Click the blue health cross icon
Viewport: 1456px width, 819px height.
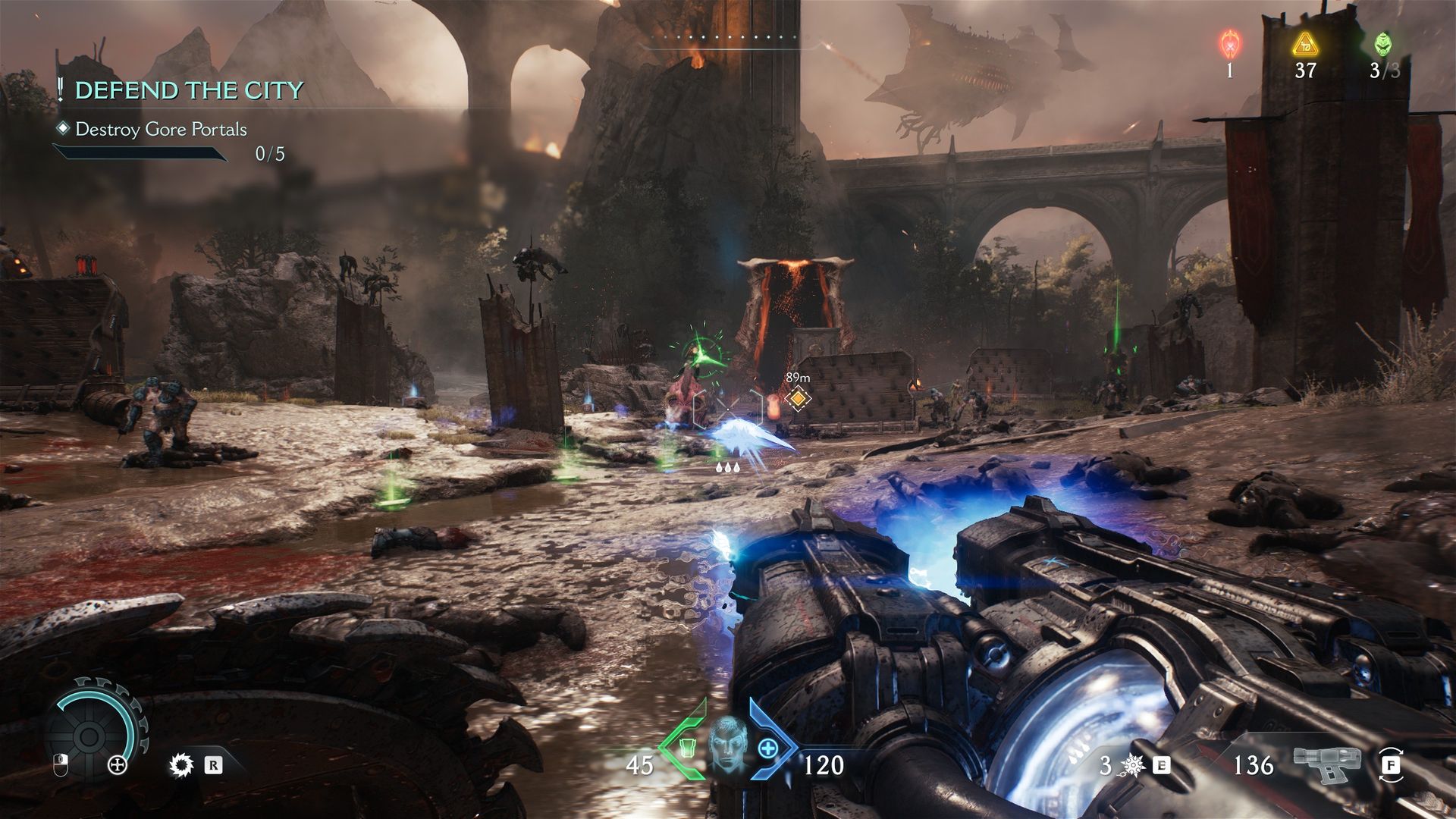point(768,748)
